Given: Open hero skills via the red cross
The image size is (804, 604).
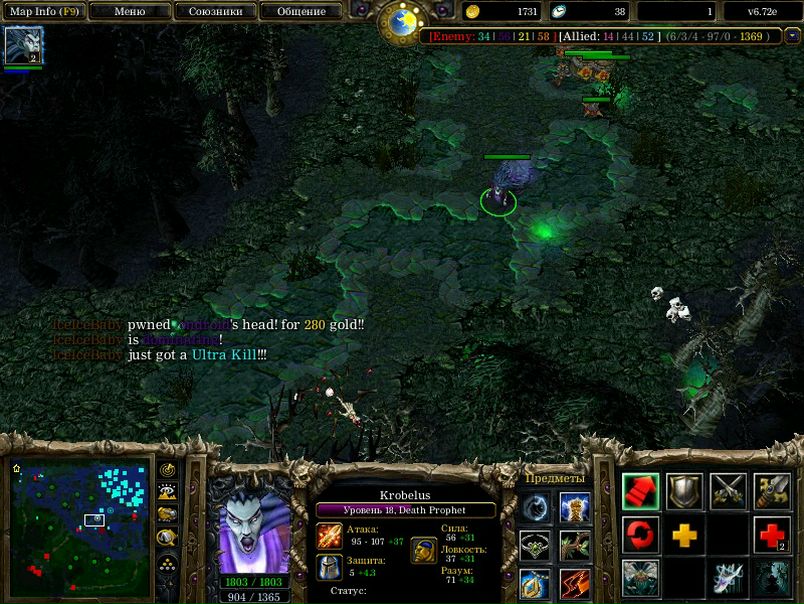Looking at the screenshot, I should point(772,535).
